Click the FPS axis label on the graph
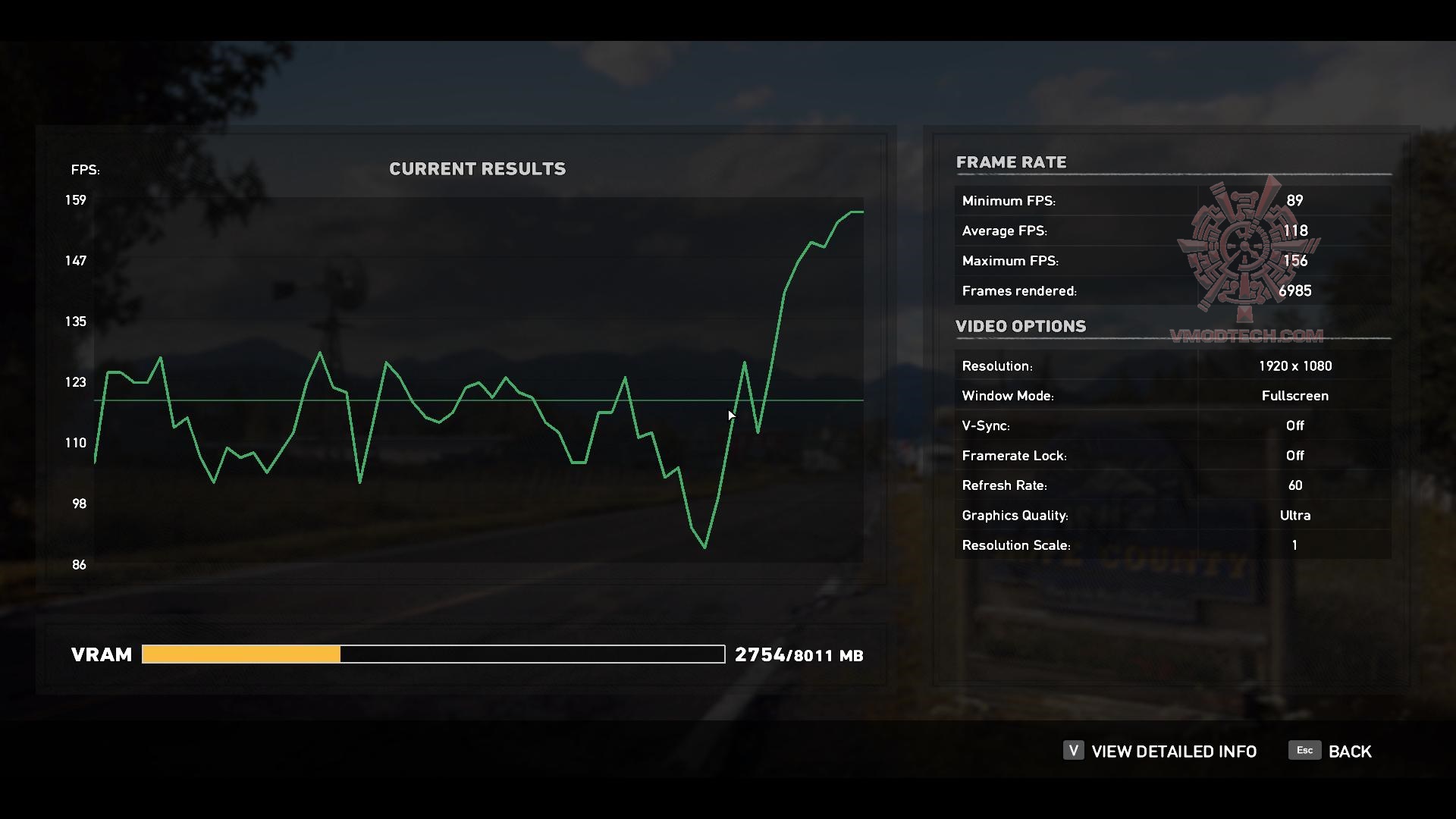Image resolution: width=1456 pixels, height=819 pixels. [85, 170]
